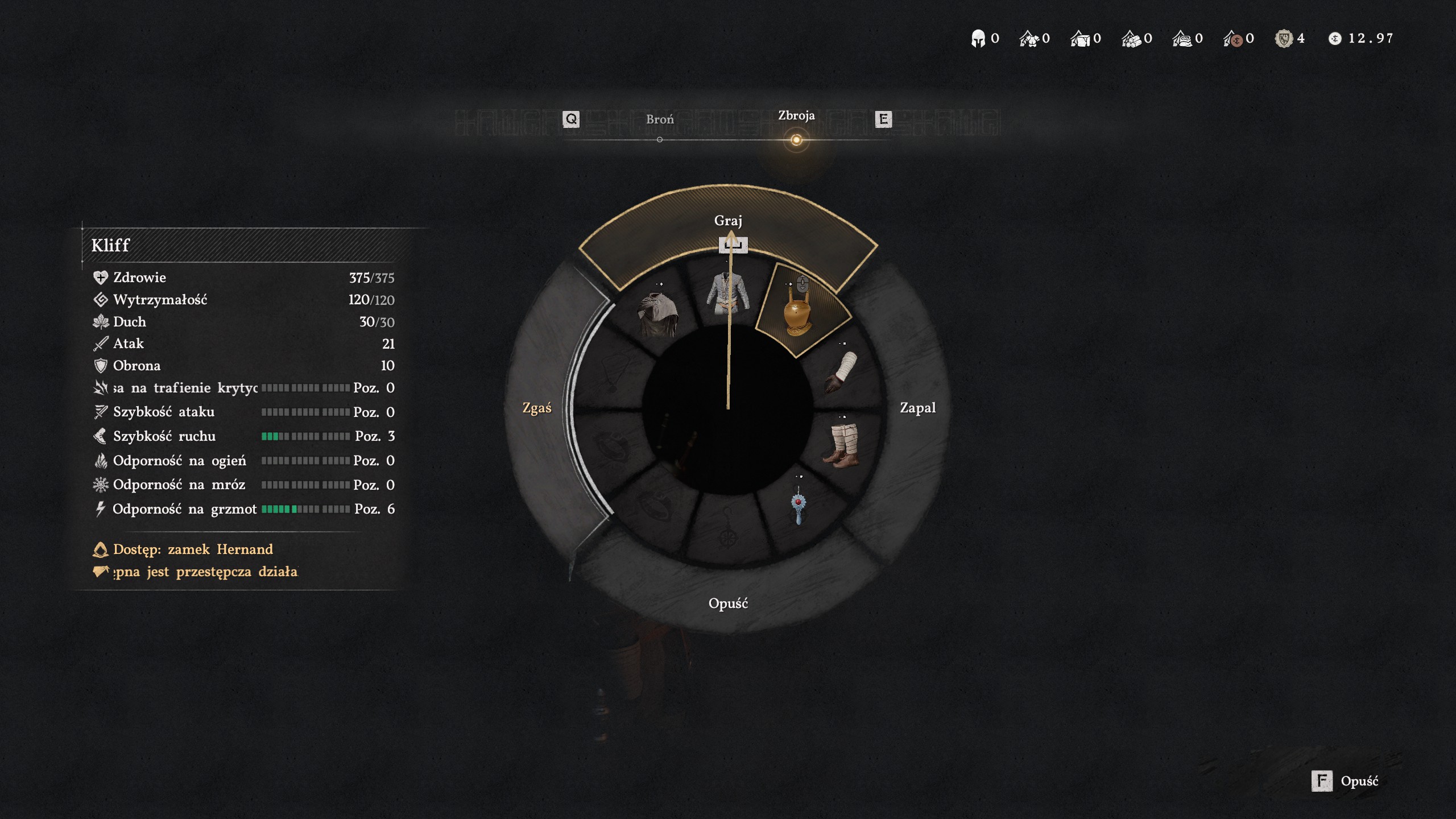Pick the grey tunic chest slot
Viewport: 1456px width, 819px height.
click(x=727, y=294)
